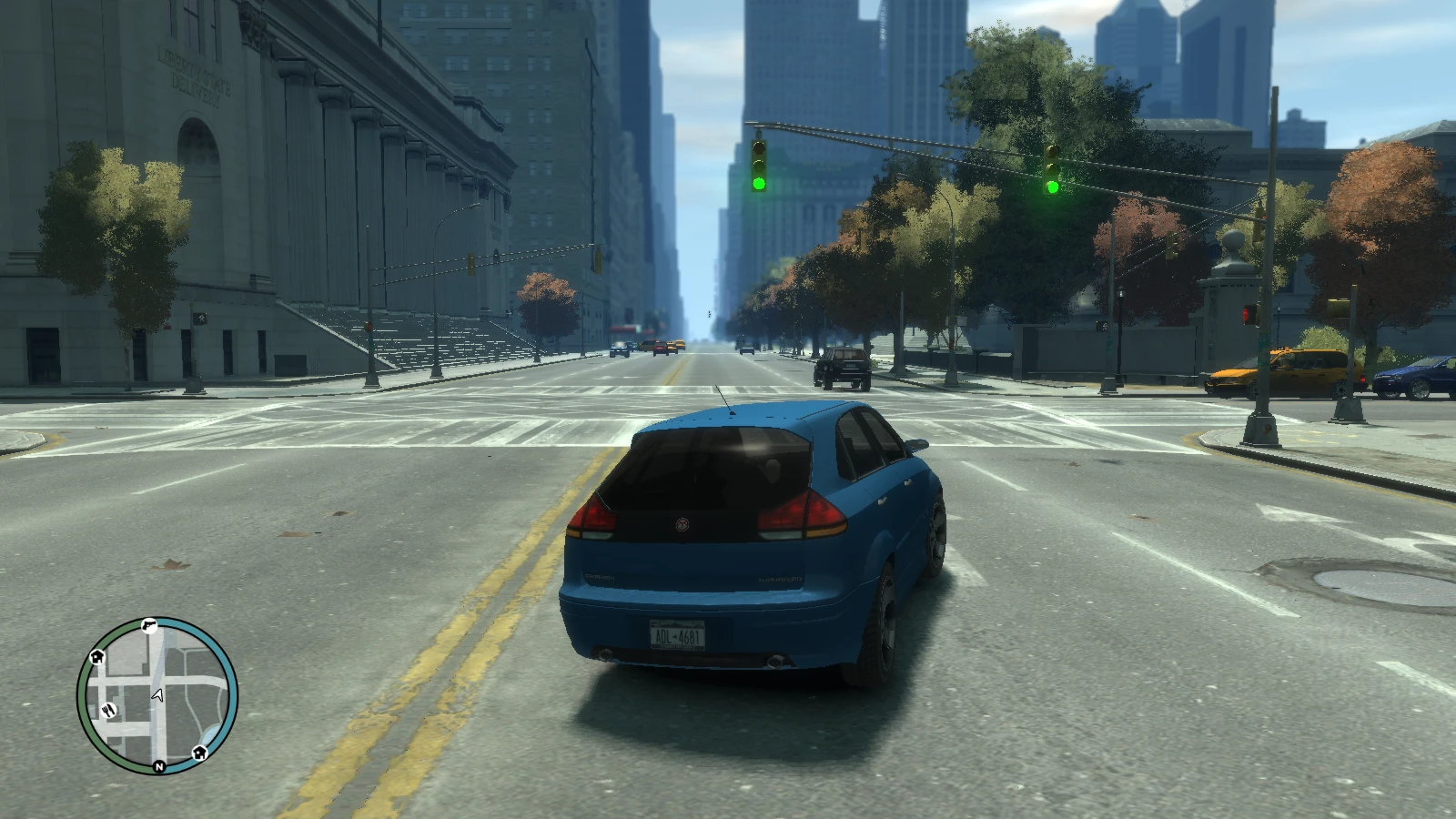
Task: Click the black SUV parked across the intersection
Action: [x=841, y=369]
